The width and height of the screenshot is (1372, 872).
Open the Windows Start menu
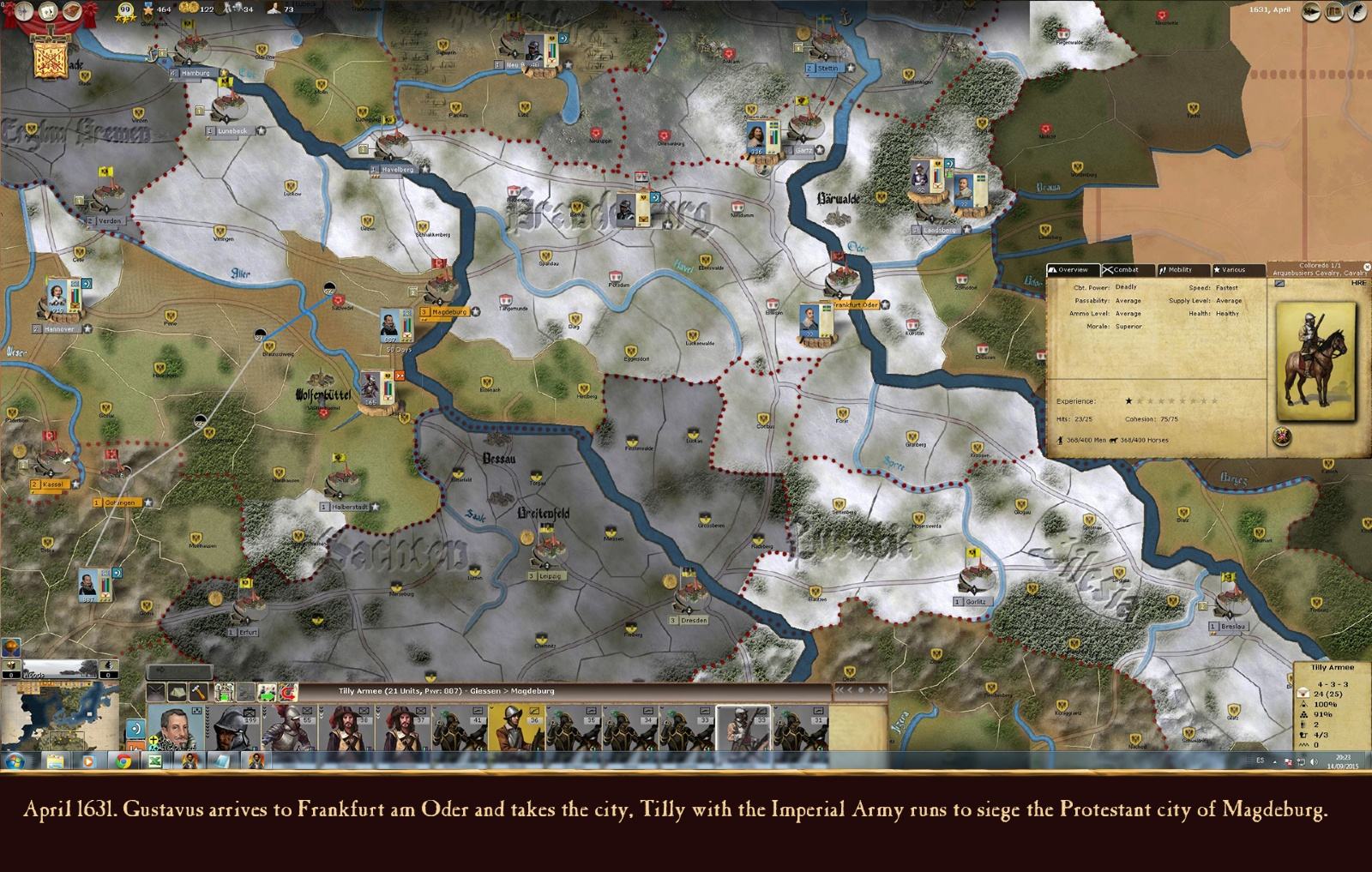click(x=15, y=761)
